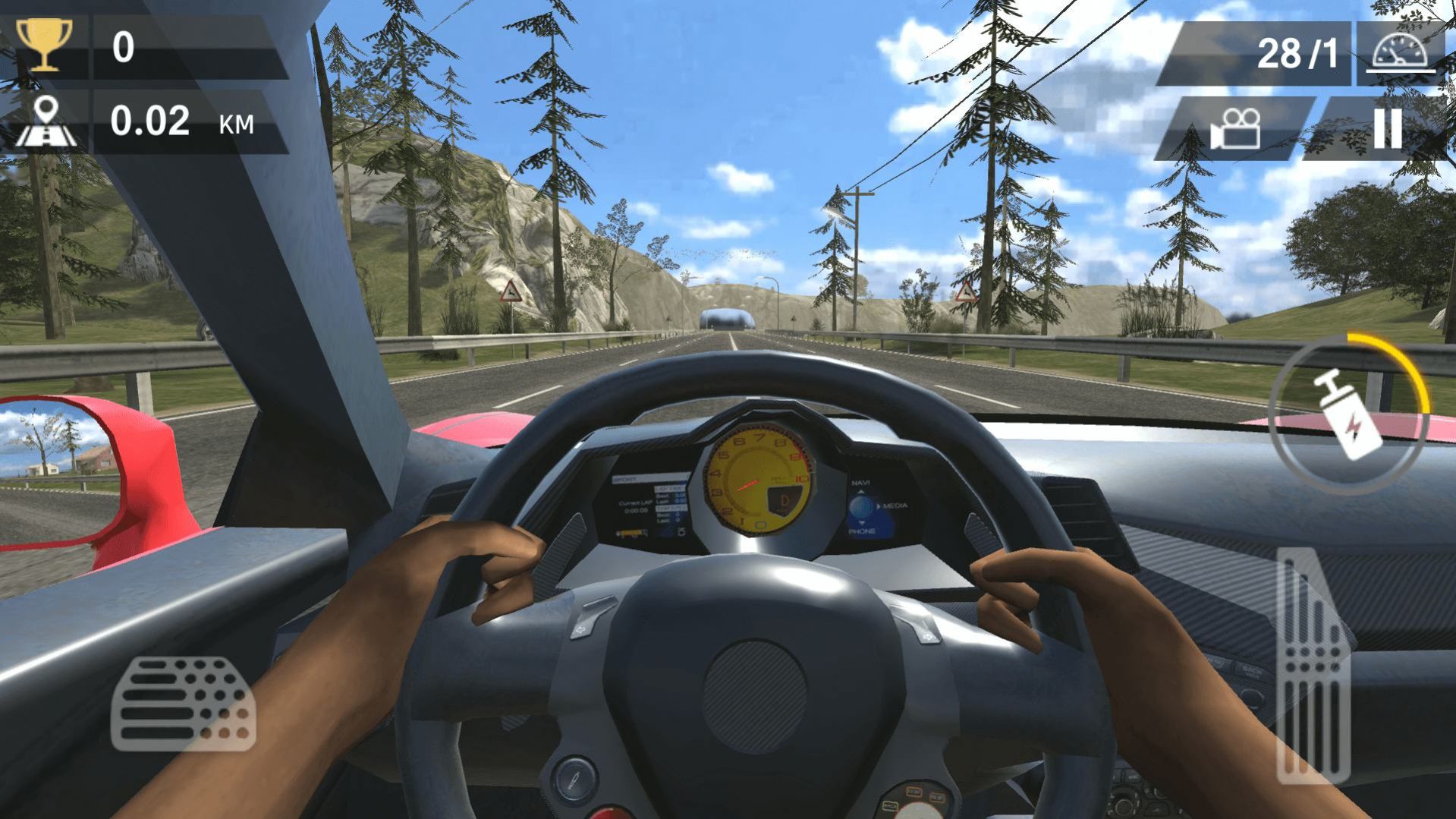Pause the race

(x=1387, y=128)
